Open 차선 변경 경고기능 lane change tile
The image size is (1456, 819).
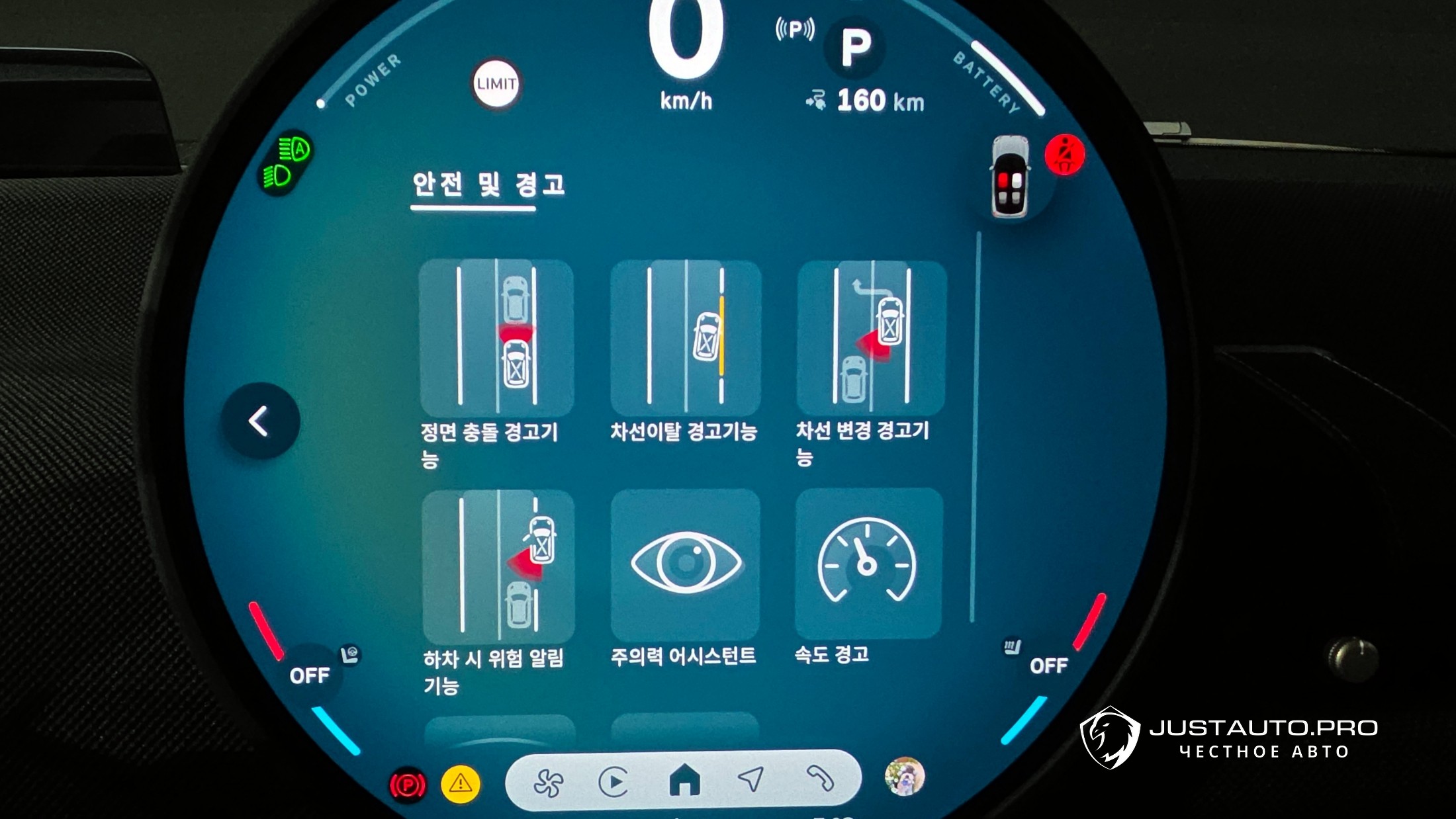(871, 337)
